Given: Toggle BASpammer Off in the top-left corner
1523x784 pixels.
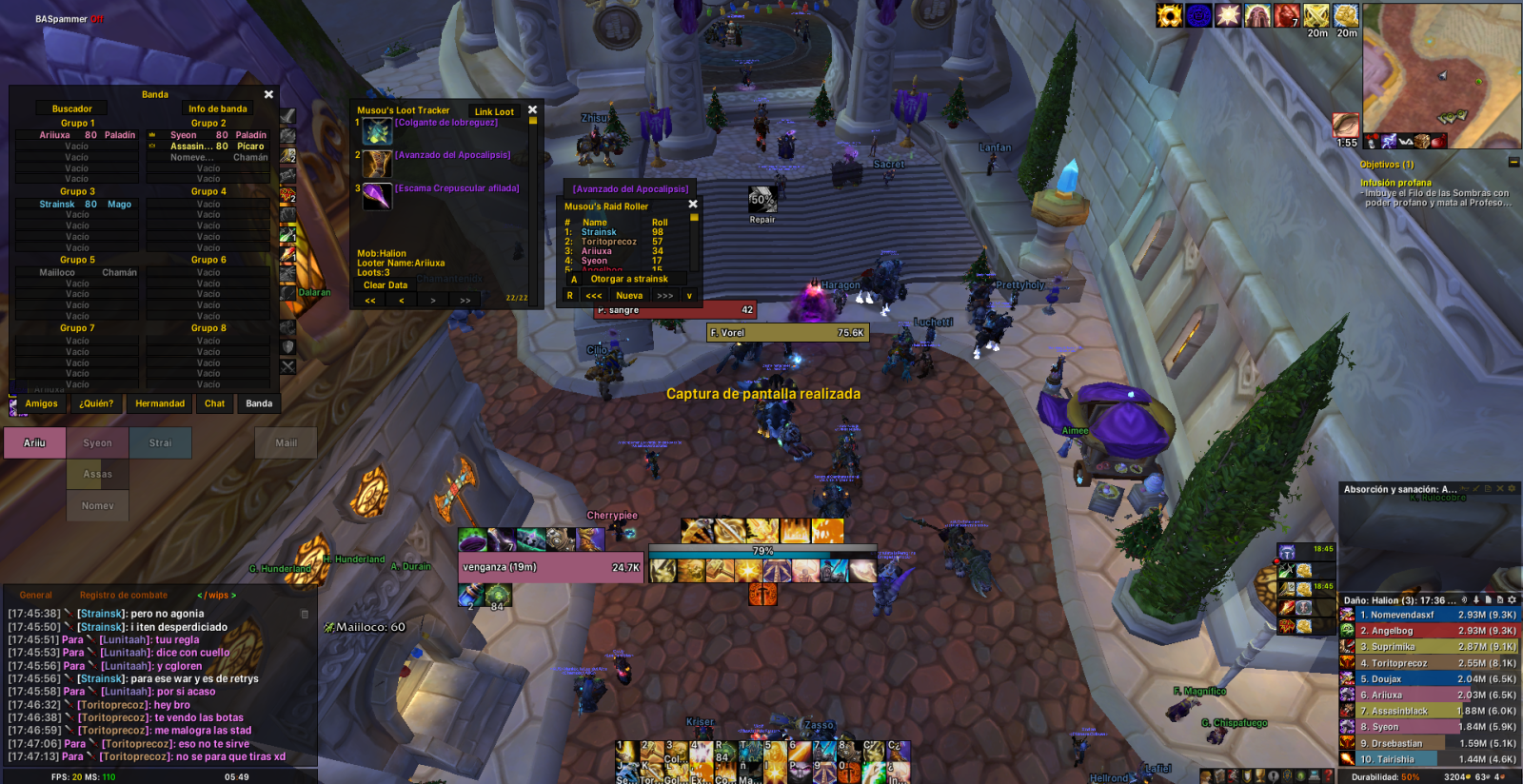Looking at the screenshot, I should click(x=94, y=16).
